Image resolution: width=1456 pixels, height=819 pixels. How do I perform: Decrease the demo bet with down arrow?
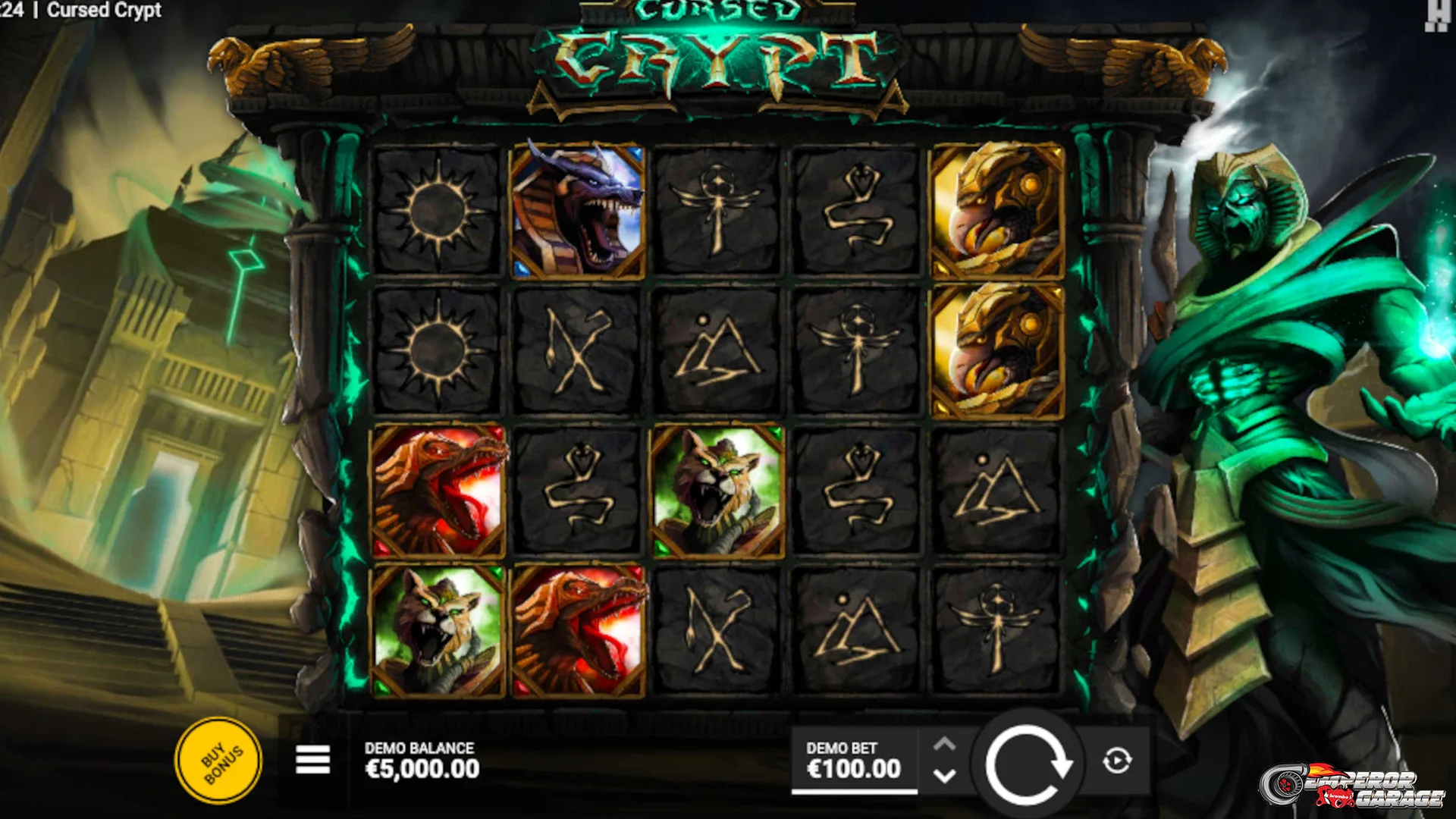[x=944, y=777]
